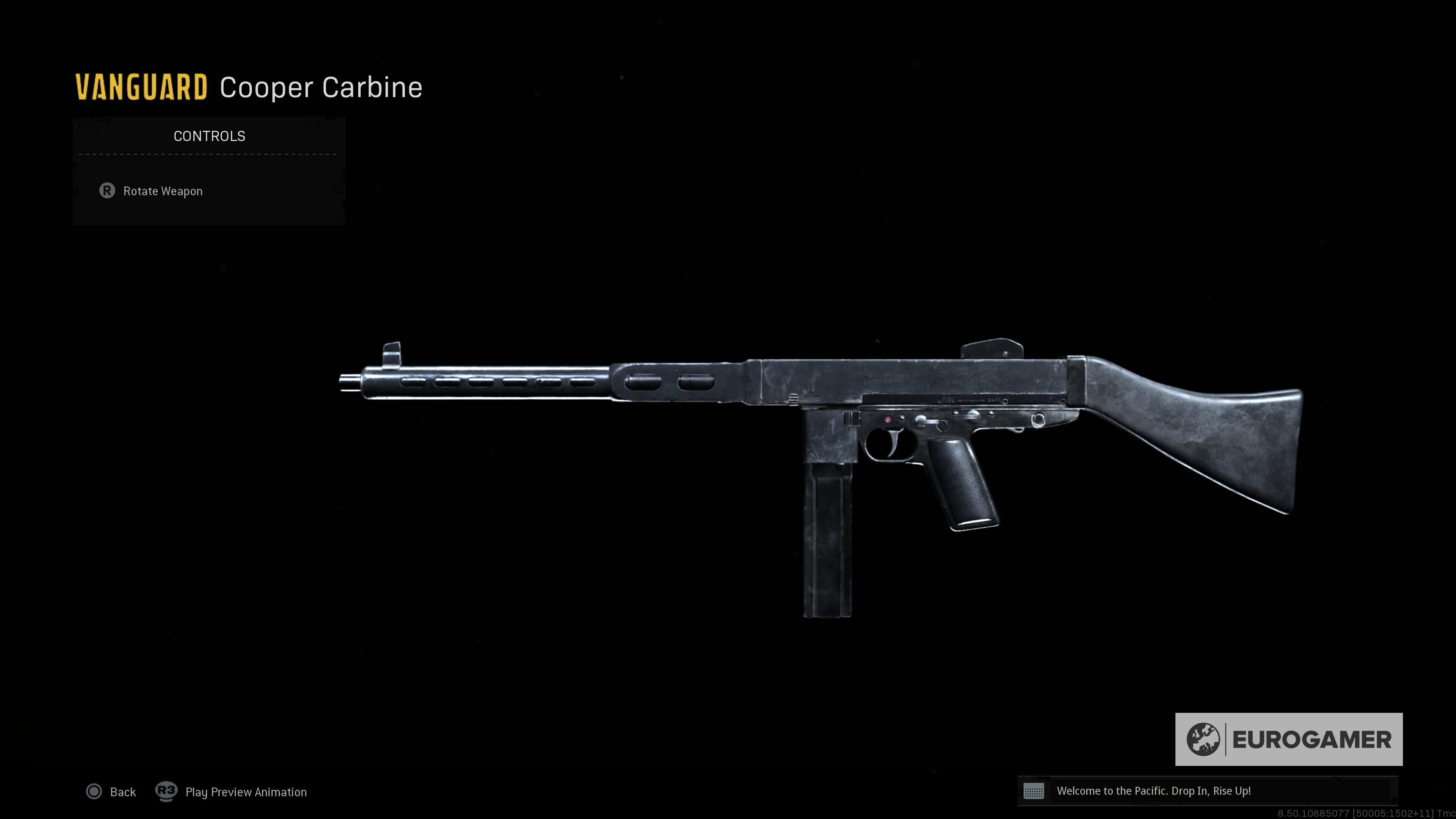Click the Rotate Weapon label

(163, 191)
